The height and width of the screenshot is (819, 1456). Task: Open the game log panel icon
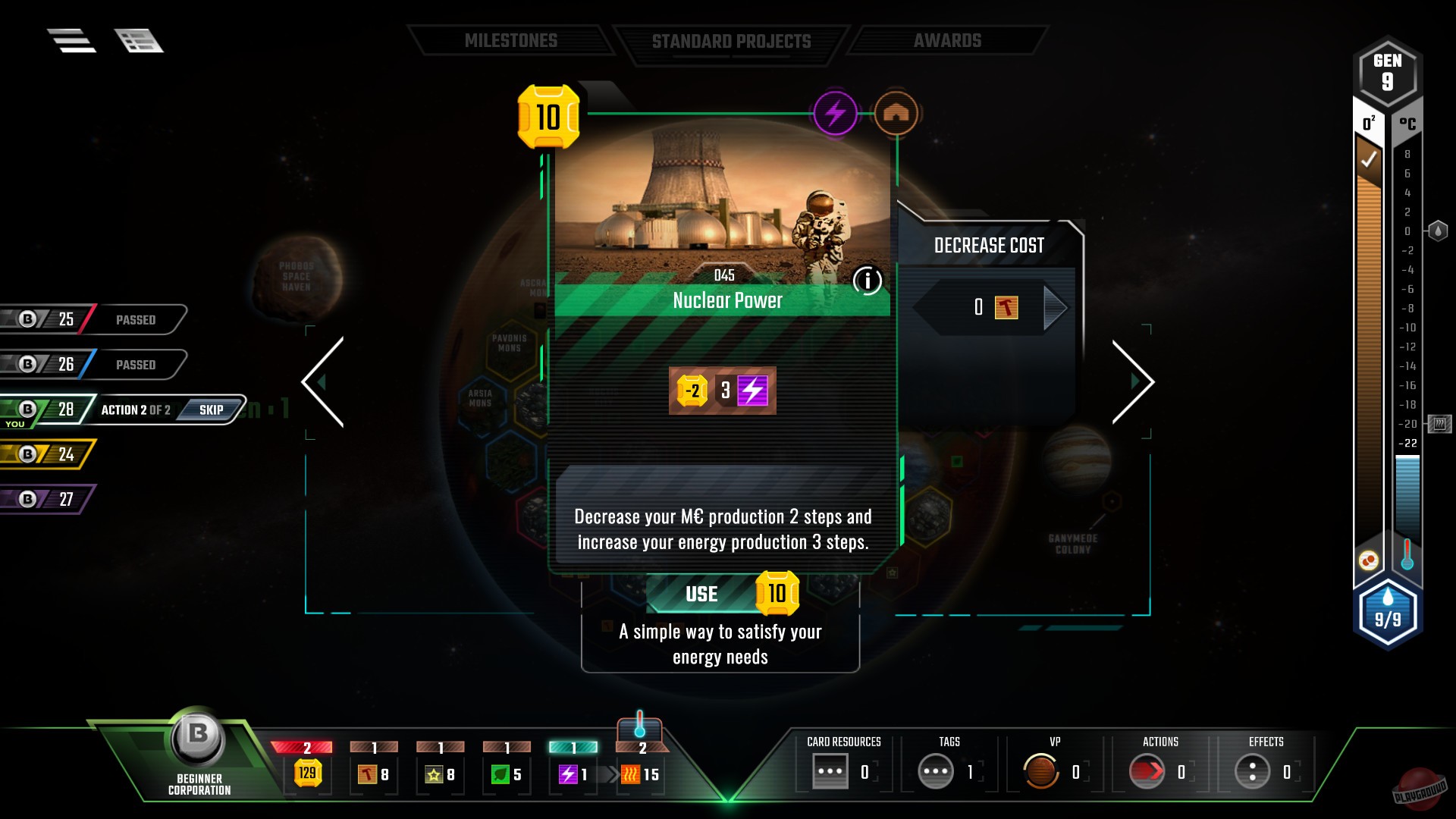pos(138,40)
